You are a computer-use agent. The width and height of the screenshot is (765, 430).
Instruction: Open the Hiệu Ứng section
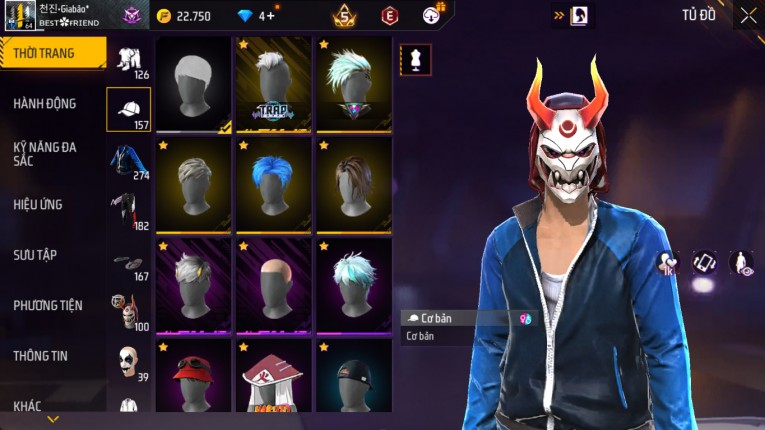tap(38, 205)
